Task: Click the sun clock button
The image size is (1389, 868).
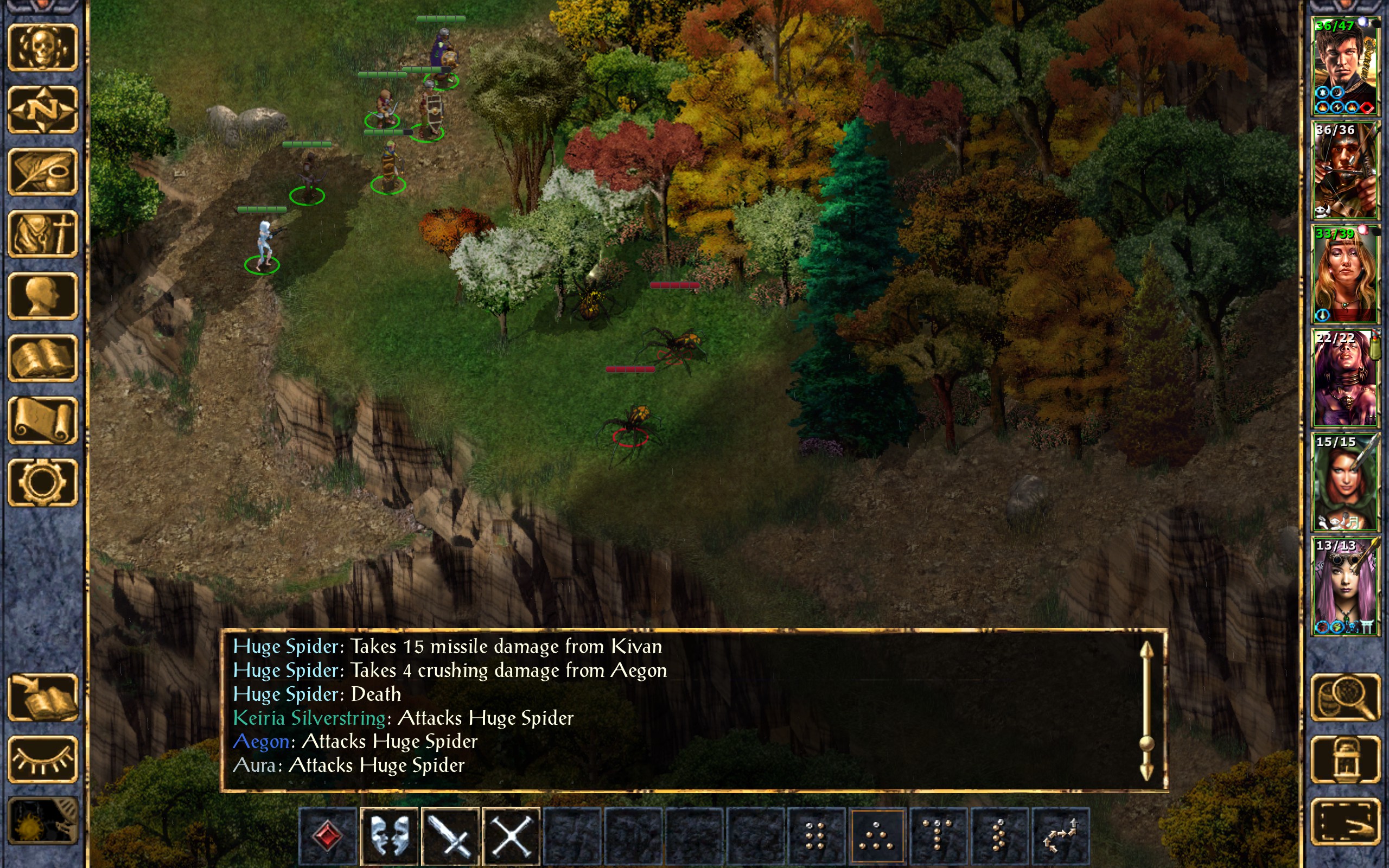Action: [42, 822]
